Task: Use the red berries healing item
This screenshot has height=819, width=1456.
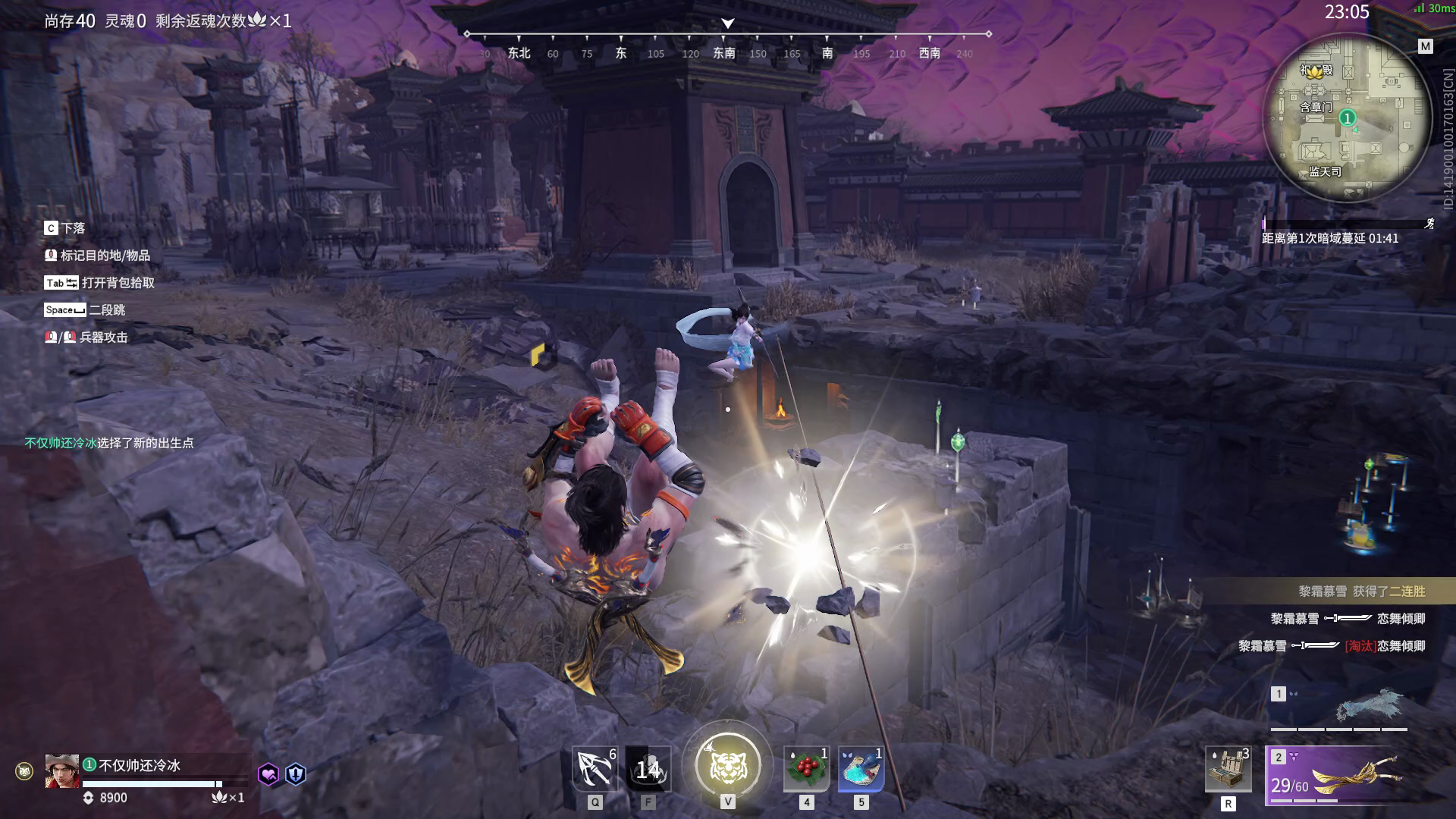Action: click(806, 770)
